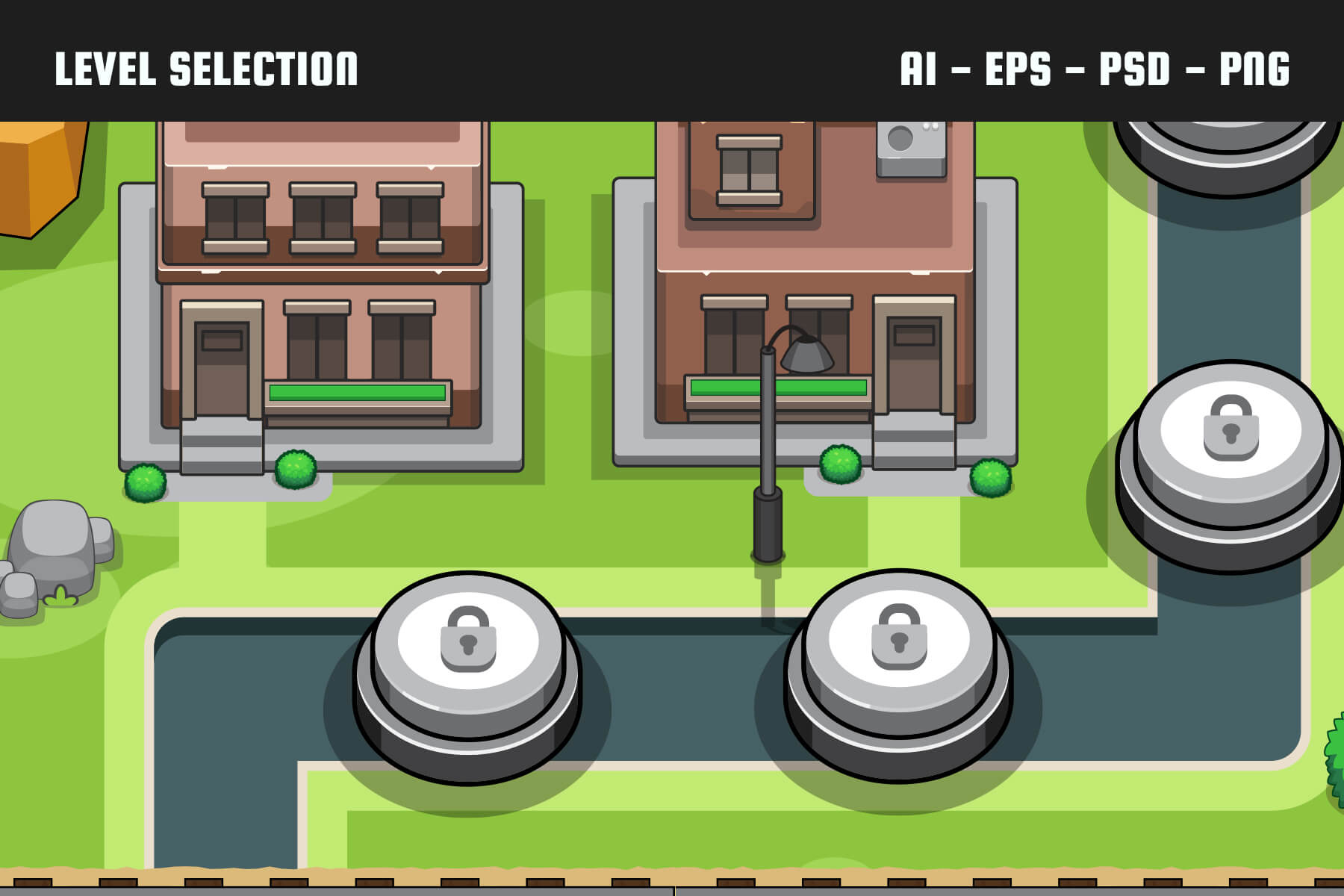Screen dimensions: 1344x896
Task: Open the right building's dark entrance door
Action: 915,366
